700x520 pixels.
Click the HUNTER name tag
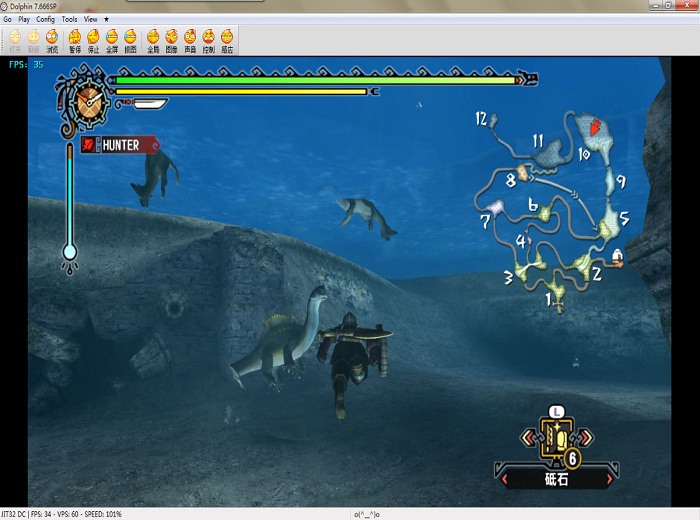[121, 145]
